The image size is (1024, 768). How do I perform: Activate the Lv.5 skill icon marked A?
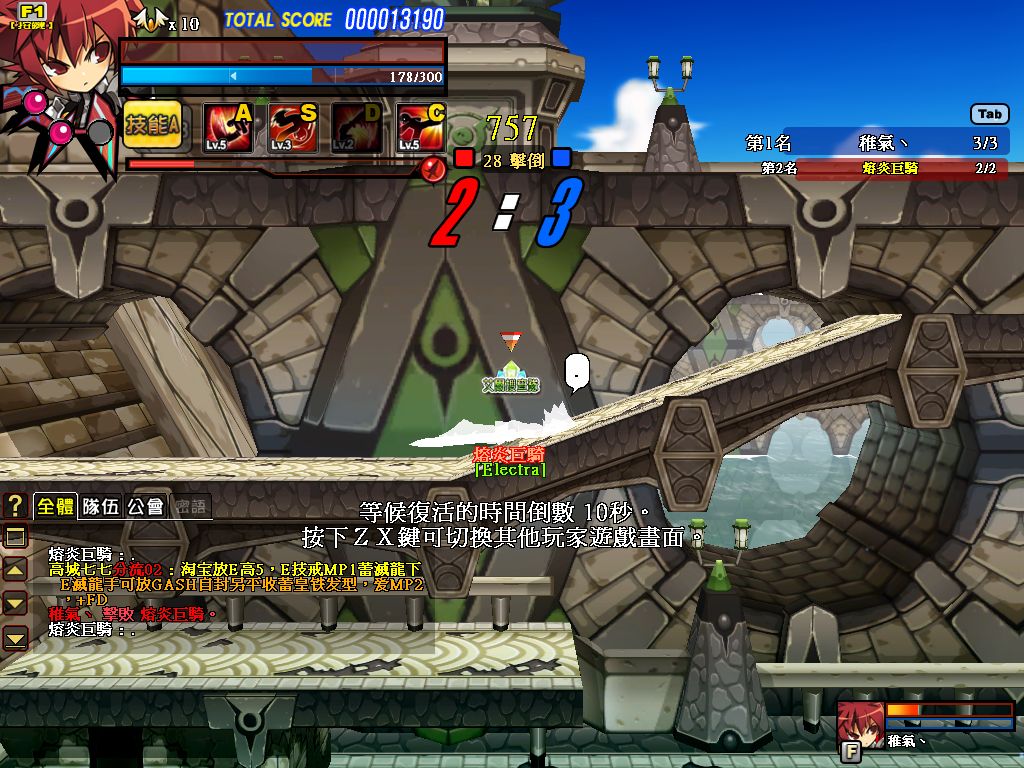(228, 127)
